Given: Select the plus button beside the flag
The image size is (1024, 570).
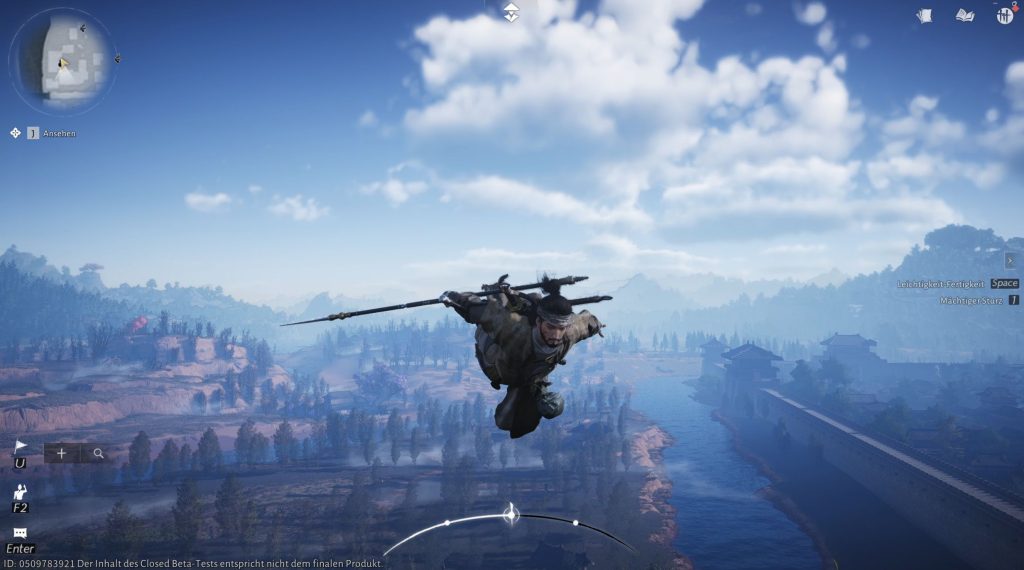Looking at the screenshot, I should (x=61, y=453).
